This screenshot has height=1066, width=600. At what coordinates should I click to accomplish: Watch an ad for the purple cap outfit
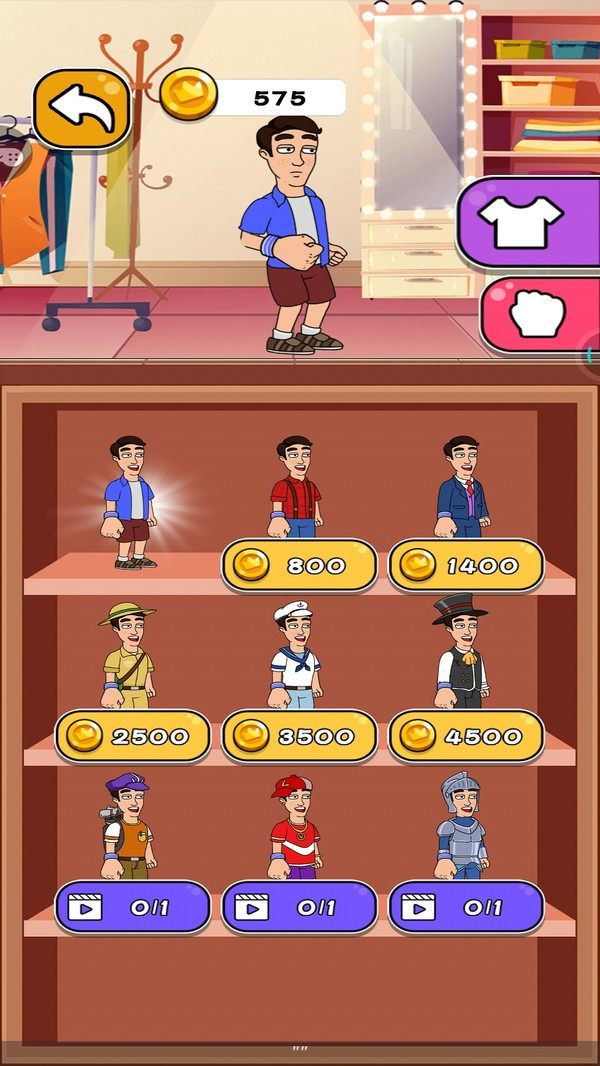(x=132, y=908)
